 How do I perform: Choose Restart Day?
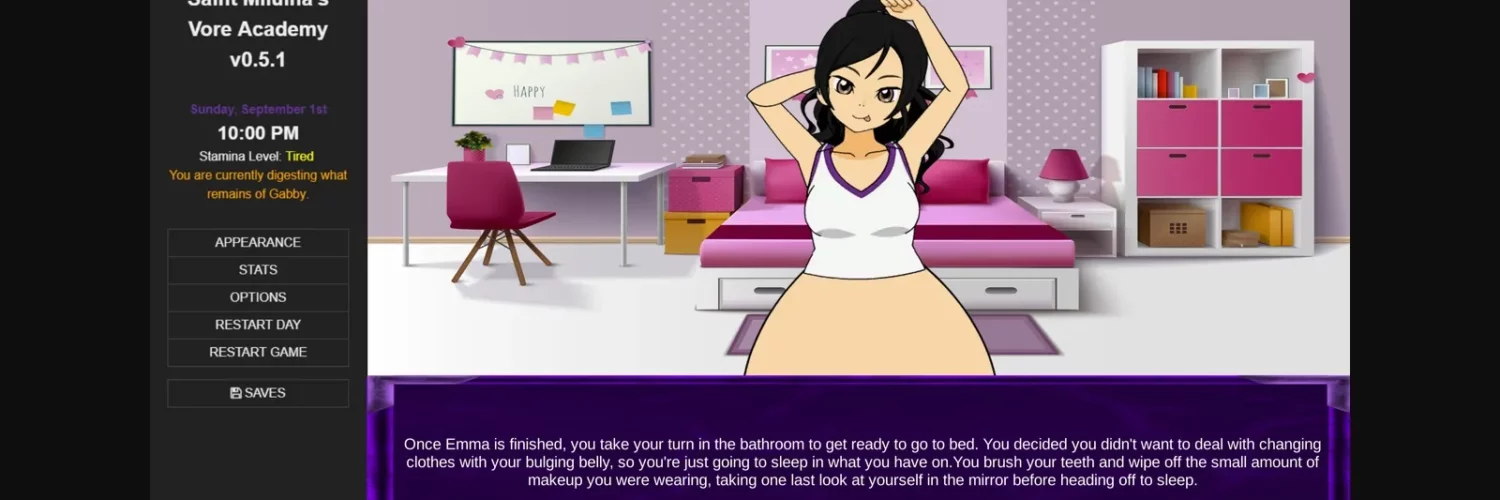258,325
